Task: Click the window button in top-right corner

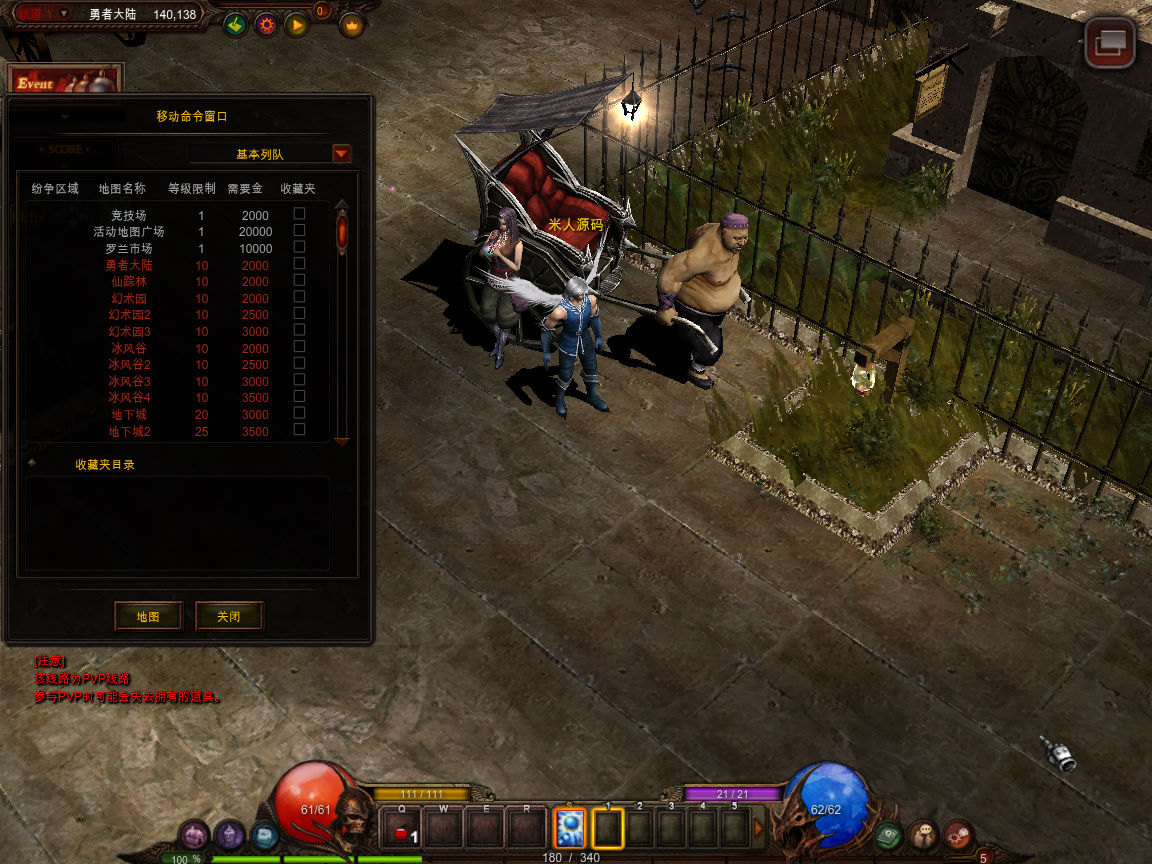Action: 1110,43
